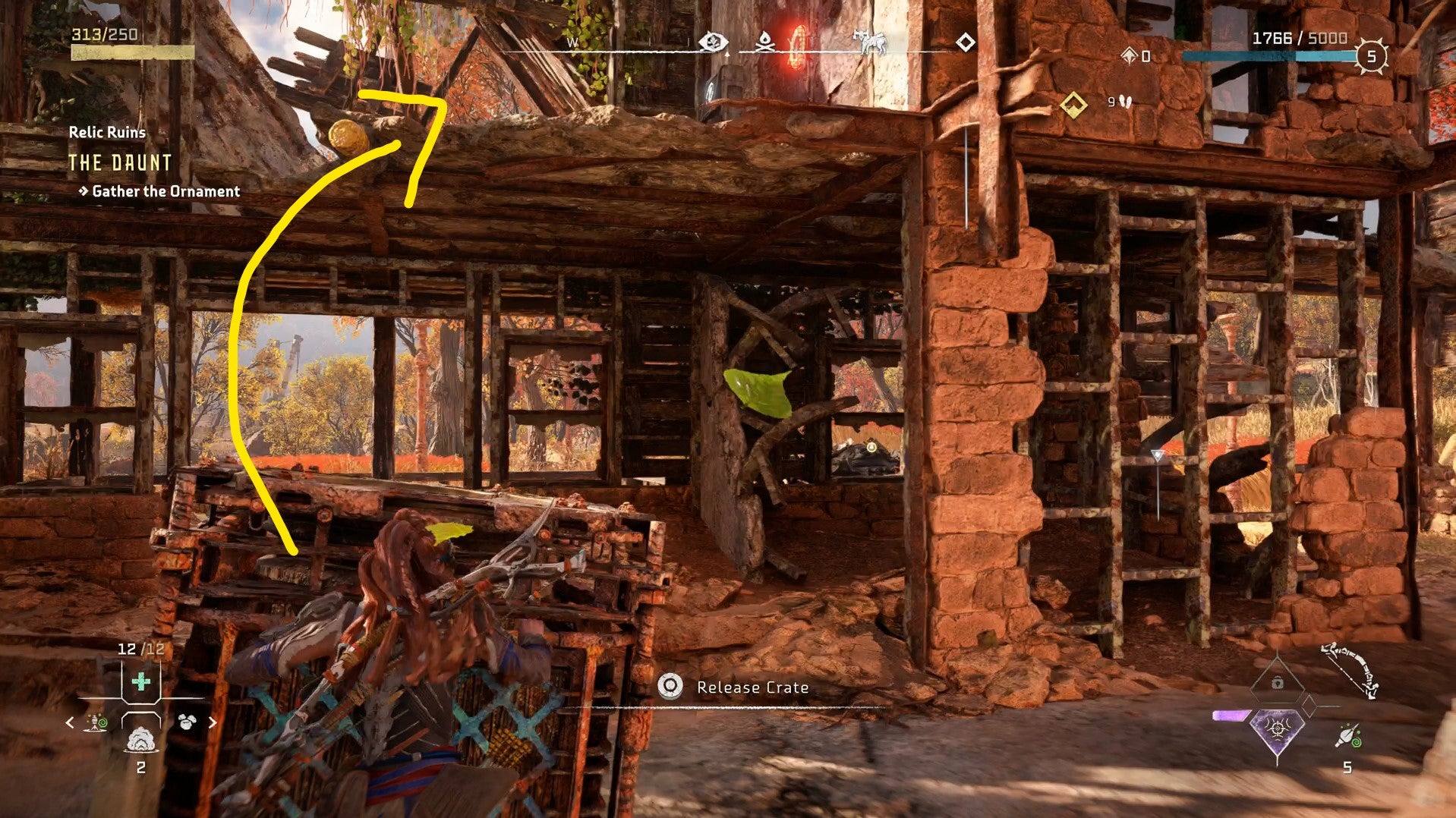Select the Focus scan eye icon on the compass

[714, 42]
